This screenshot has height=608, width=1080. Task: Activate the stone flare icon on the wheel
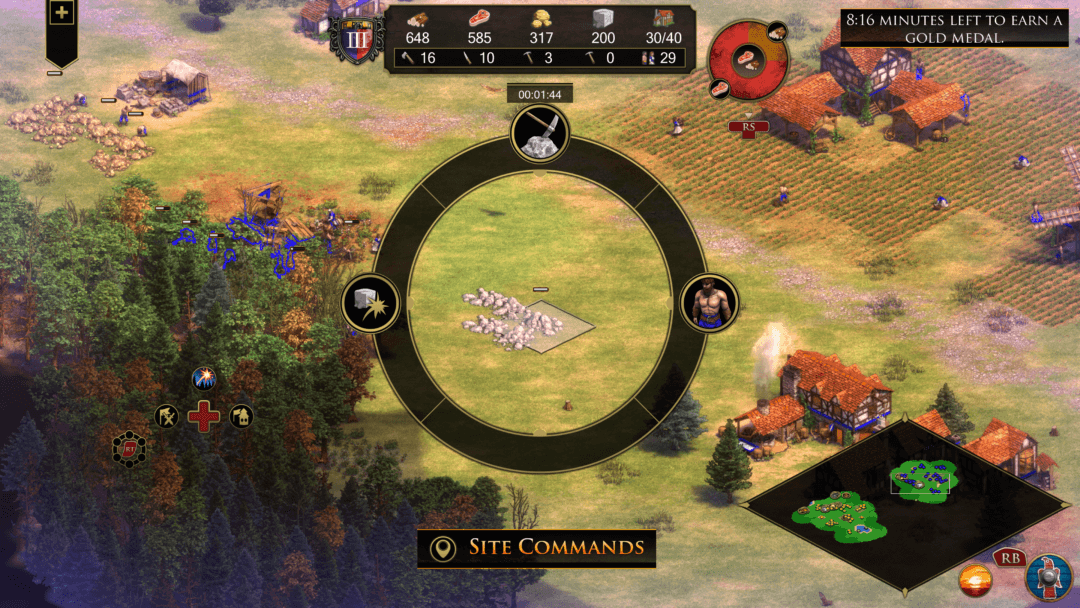coord(371,304)
